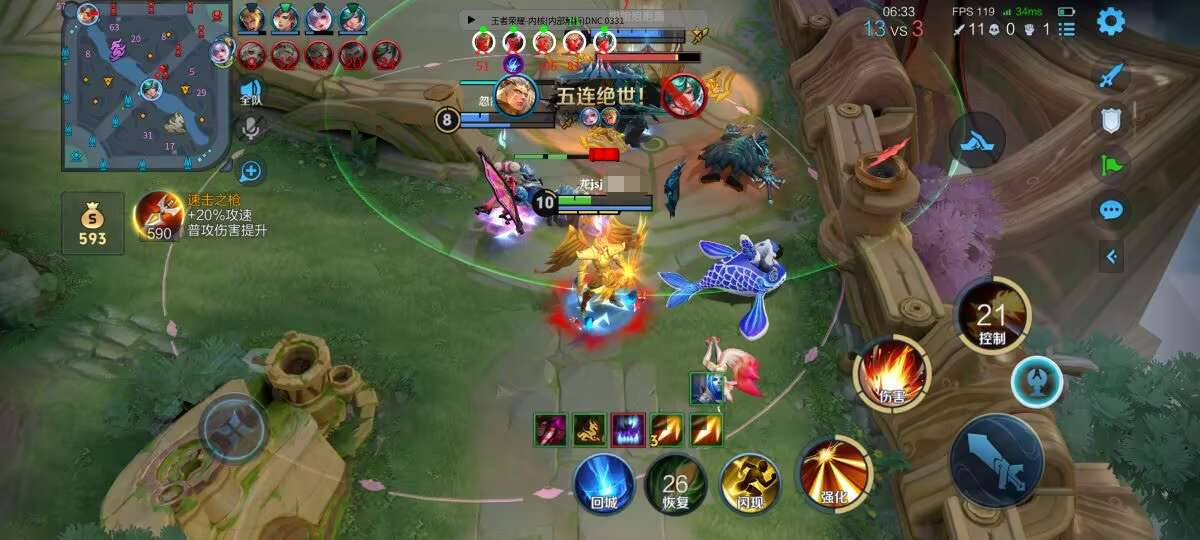Activate the 回城 recall skill
1200x540 pixels.
coord(604,482)
